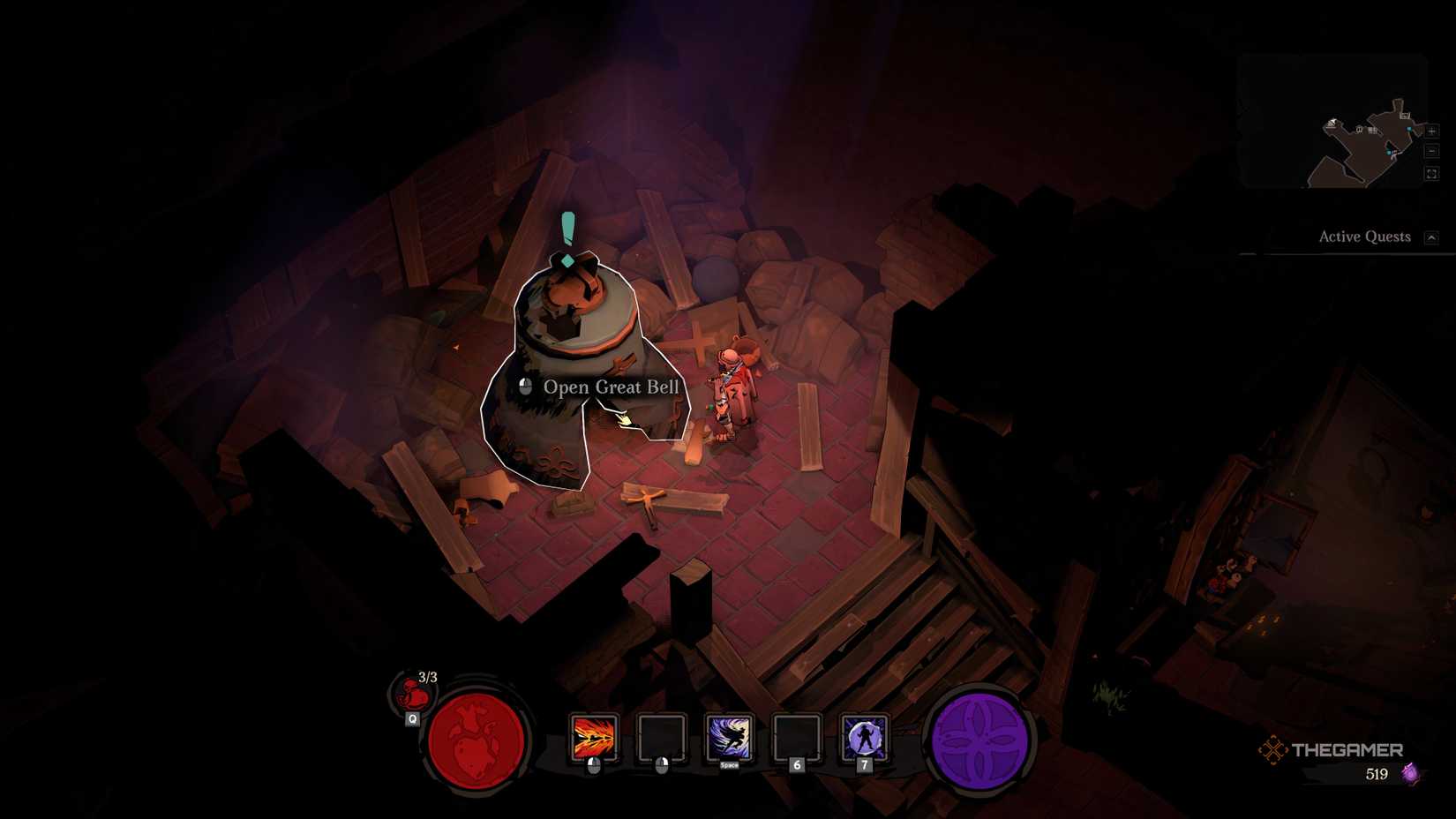The height and width of the screenshot is (819, 1456).
Task: Collapse the Active Quests panel
Action: [x=1431, y=237]
